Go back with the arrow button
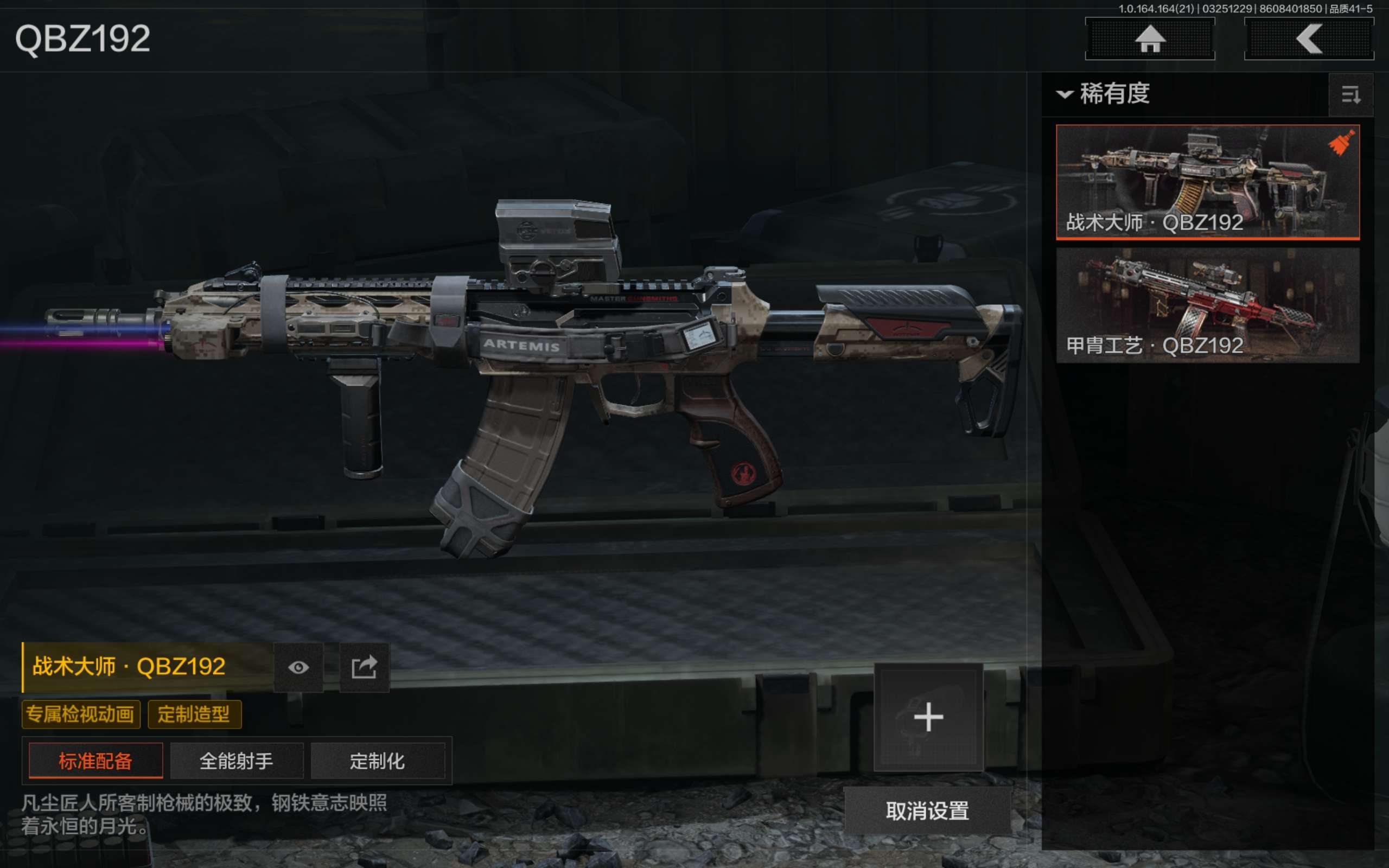 [x=1309, y=39]
